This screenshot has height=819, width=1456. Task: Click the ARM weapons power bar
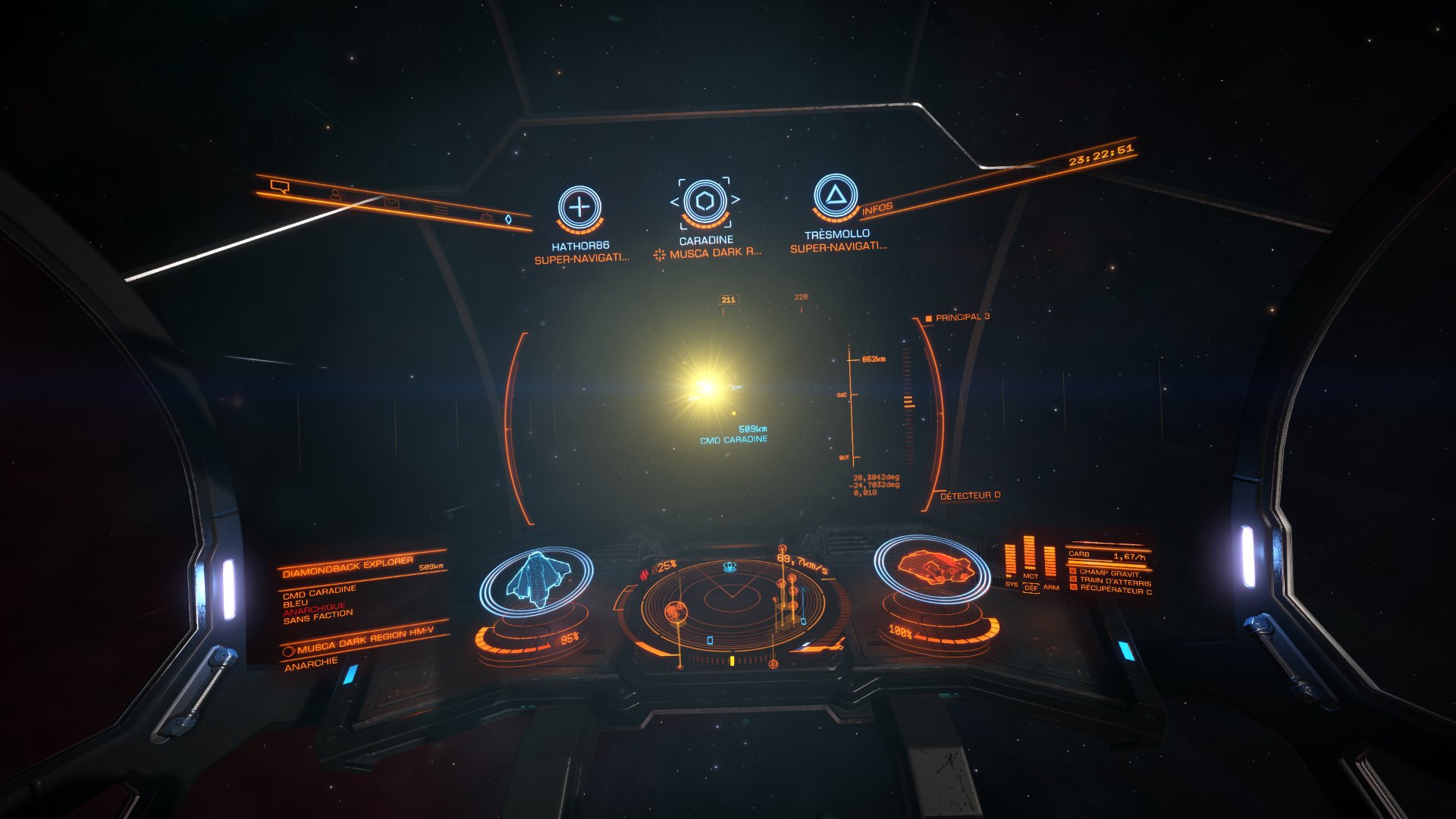tap(1050, 563)
